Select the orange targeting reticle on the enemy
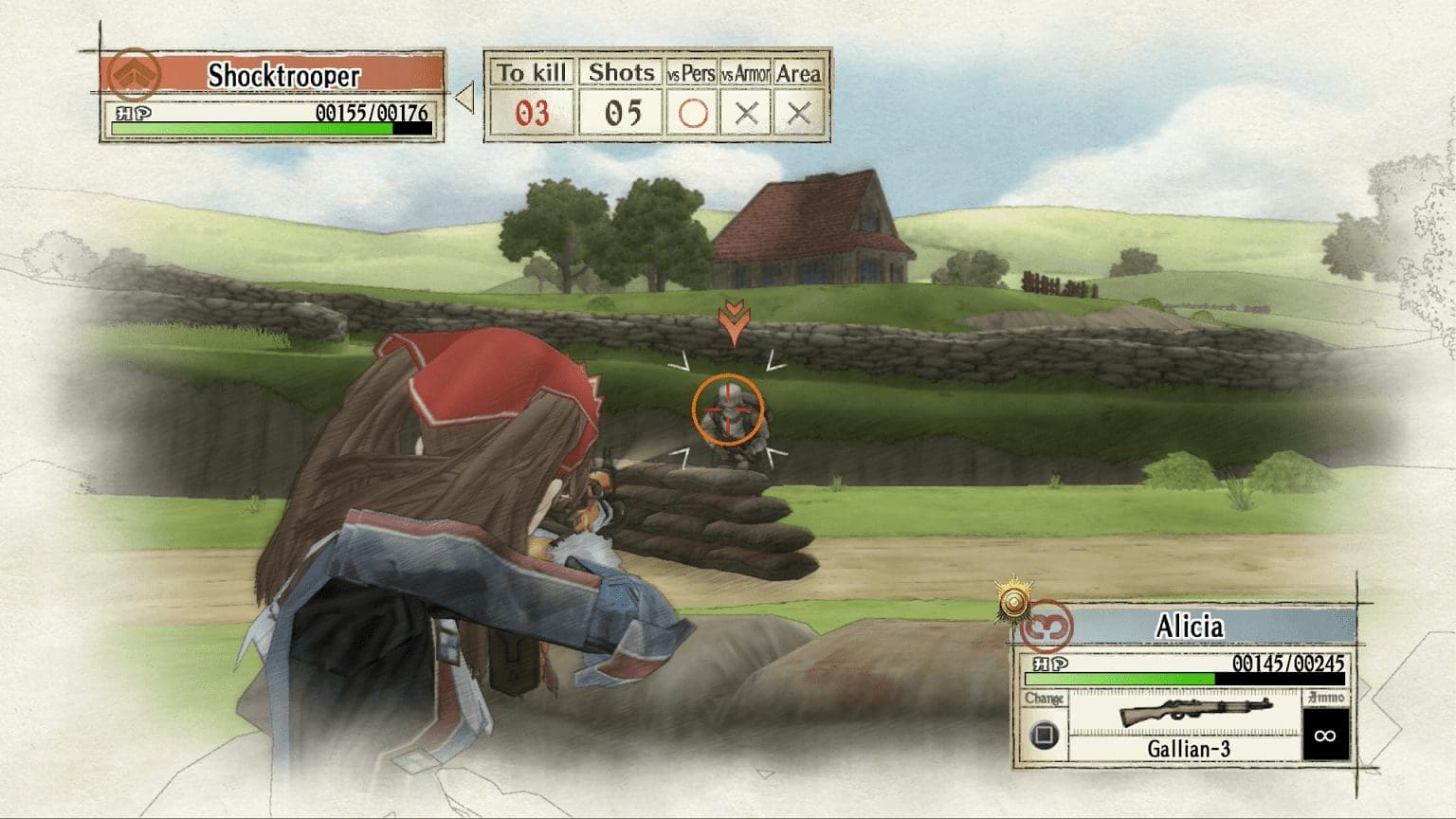Screen dimensions: 1456x819 [727, 409]
